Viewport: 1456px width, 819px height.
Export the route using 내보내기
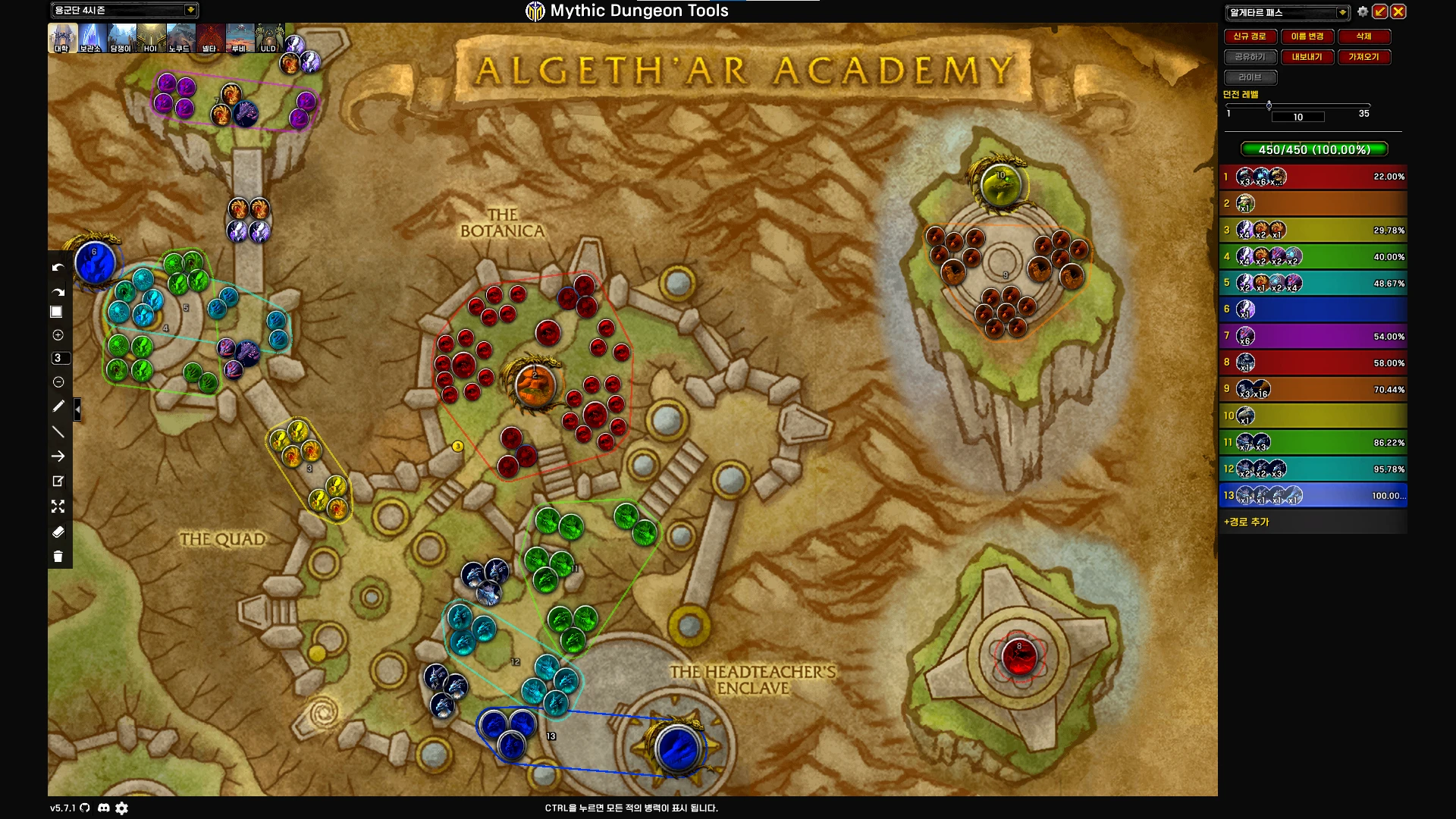click(x=1307, y=57)
